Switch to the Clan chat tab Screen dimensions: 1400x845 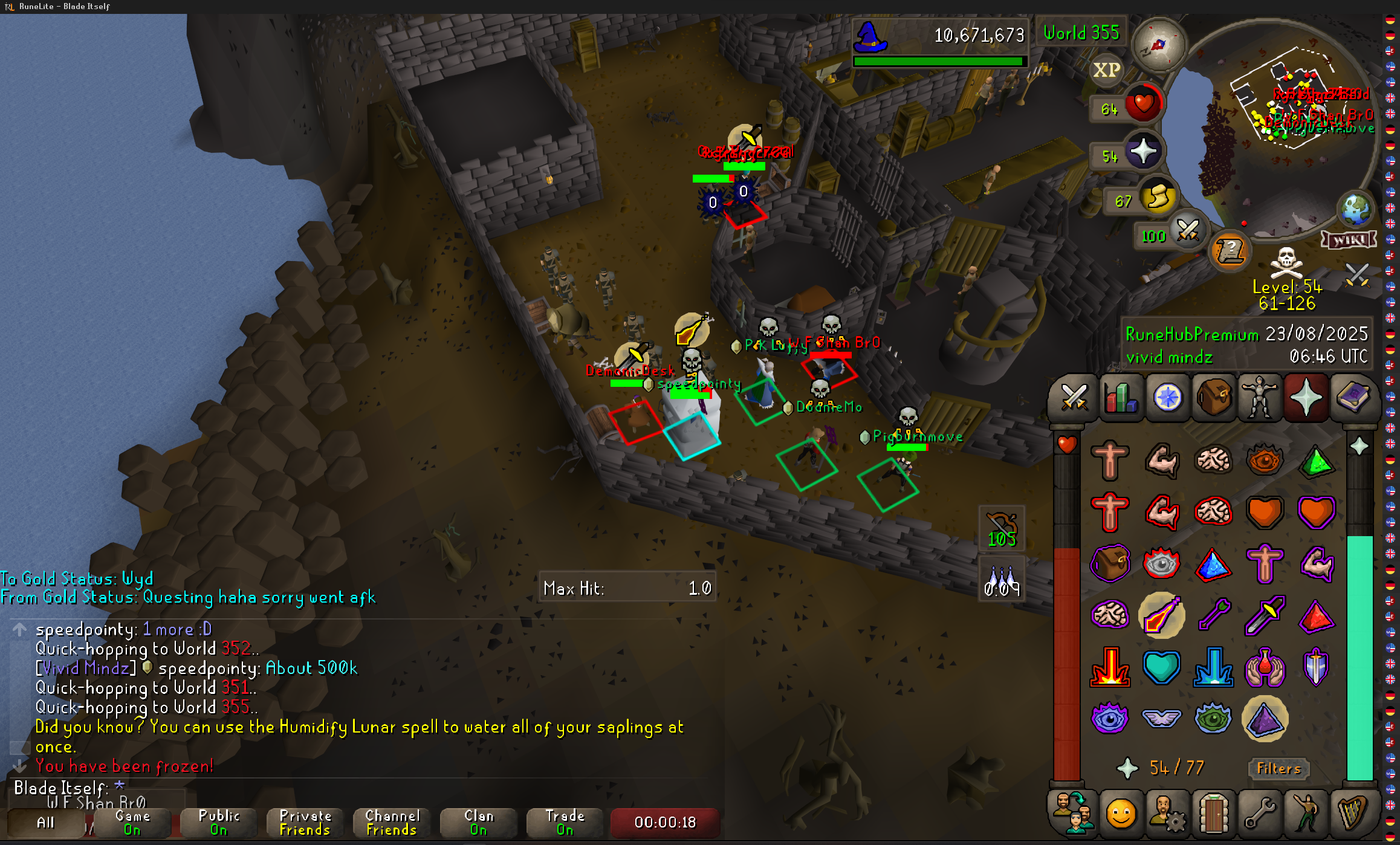point(478,823)
